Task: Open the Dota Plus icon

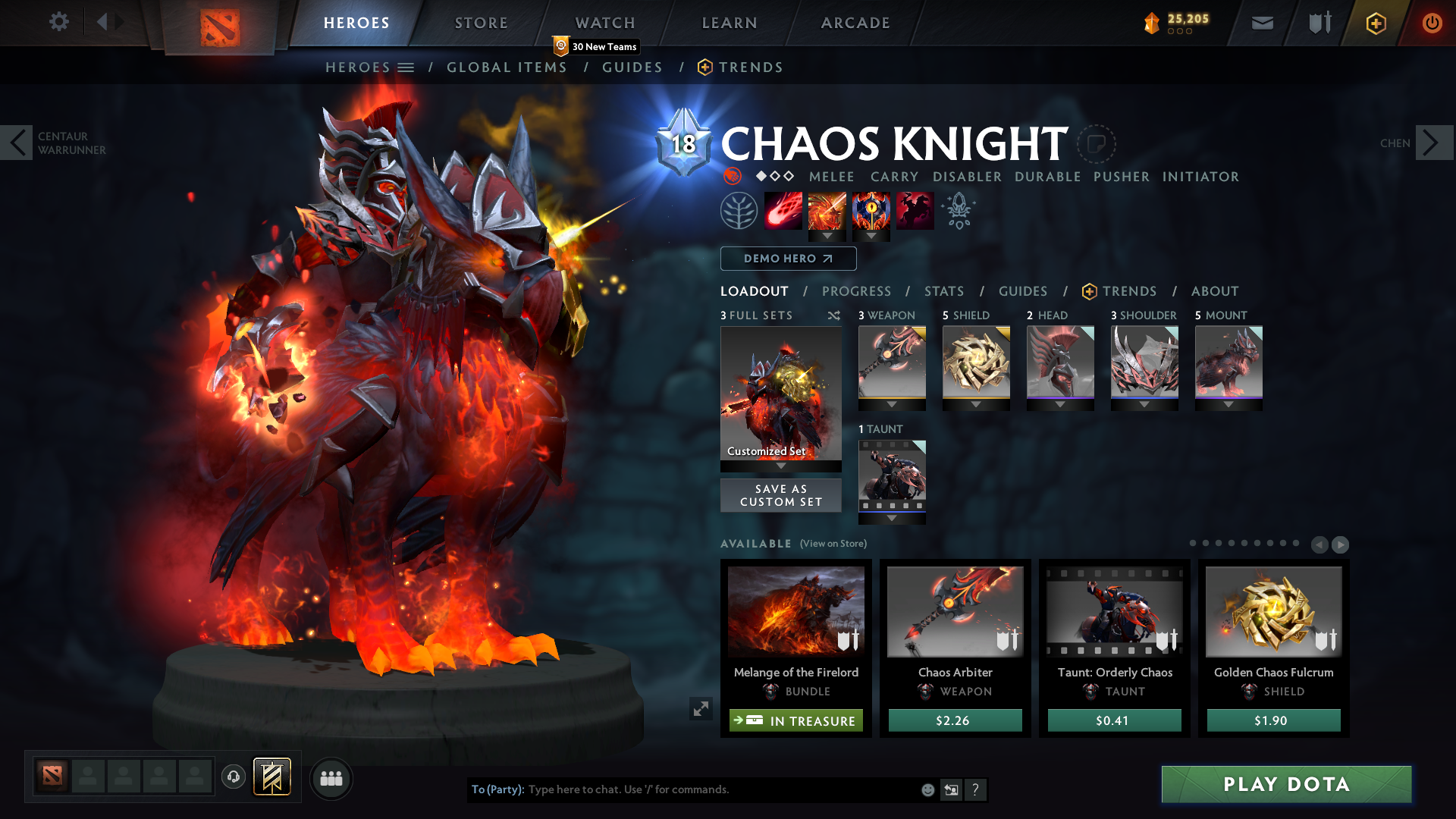Action: pos(1376,24)
